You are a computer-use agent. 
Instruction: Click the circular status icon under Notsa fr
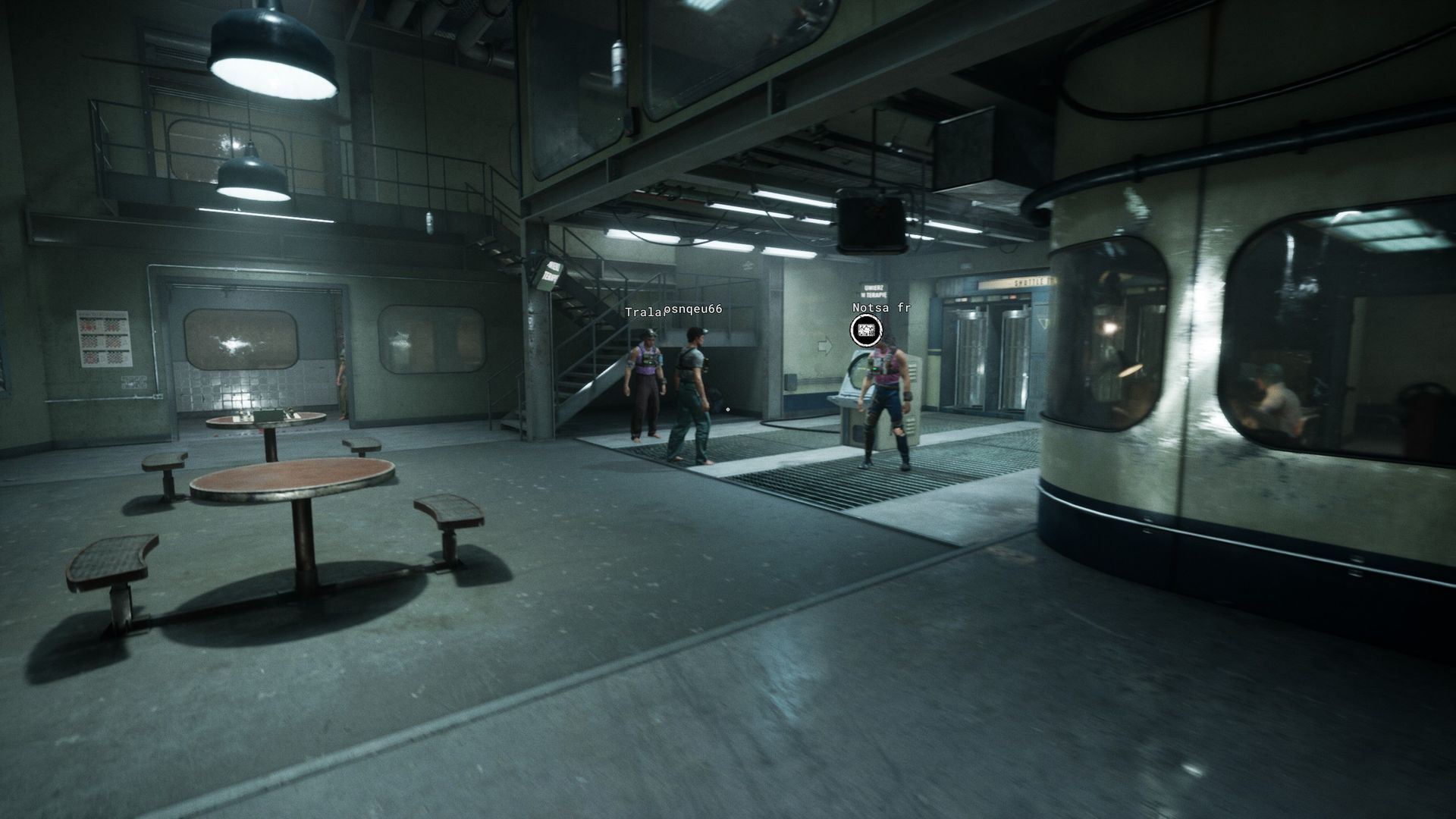(x=866, y=330)
